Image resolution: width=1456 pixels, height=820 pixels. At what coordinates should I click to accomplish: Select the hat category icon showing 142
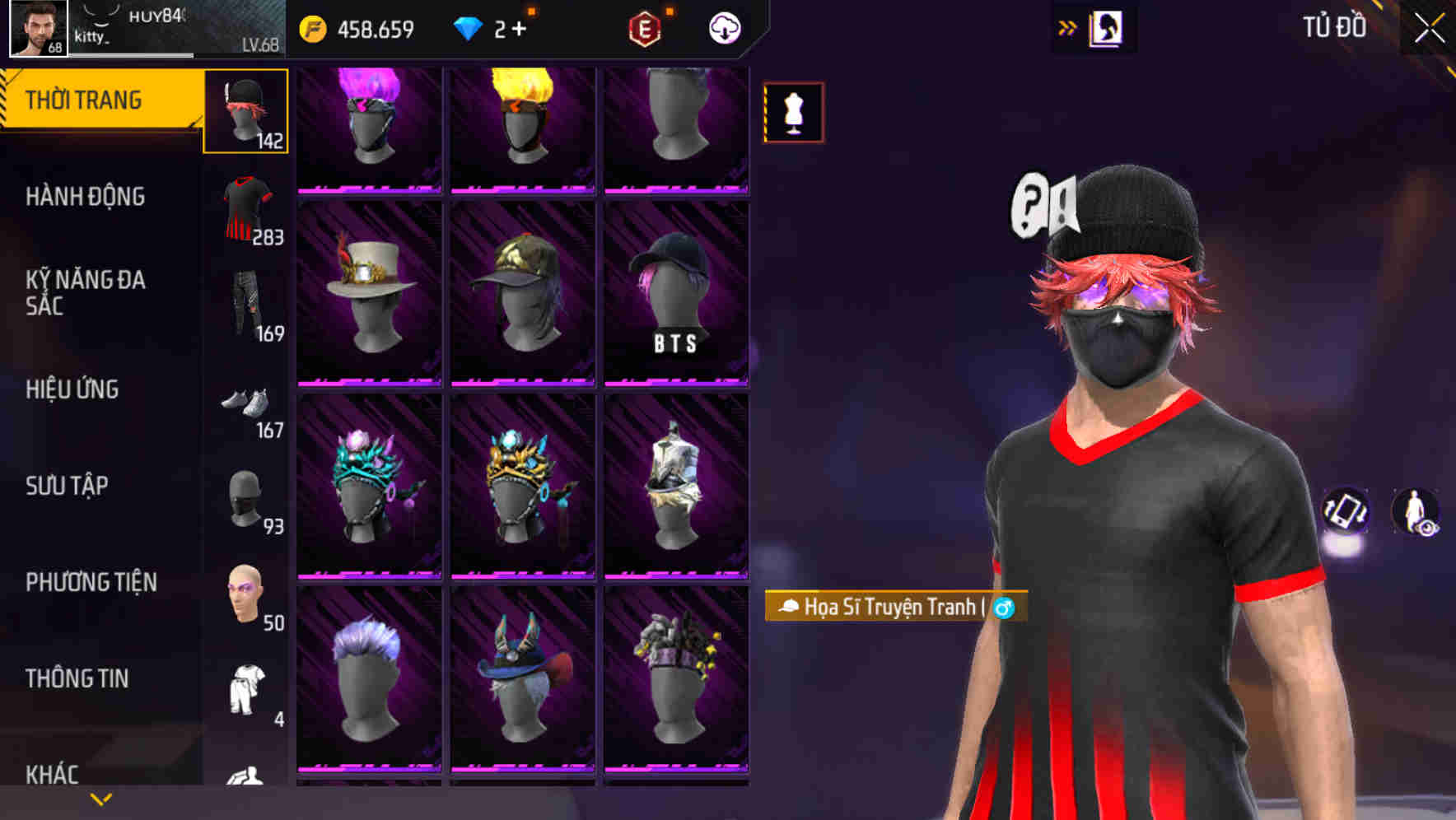pos(245,111)
